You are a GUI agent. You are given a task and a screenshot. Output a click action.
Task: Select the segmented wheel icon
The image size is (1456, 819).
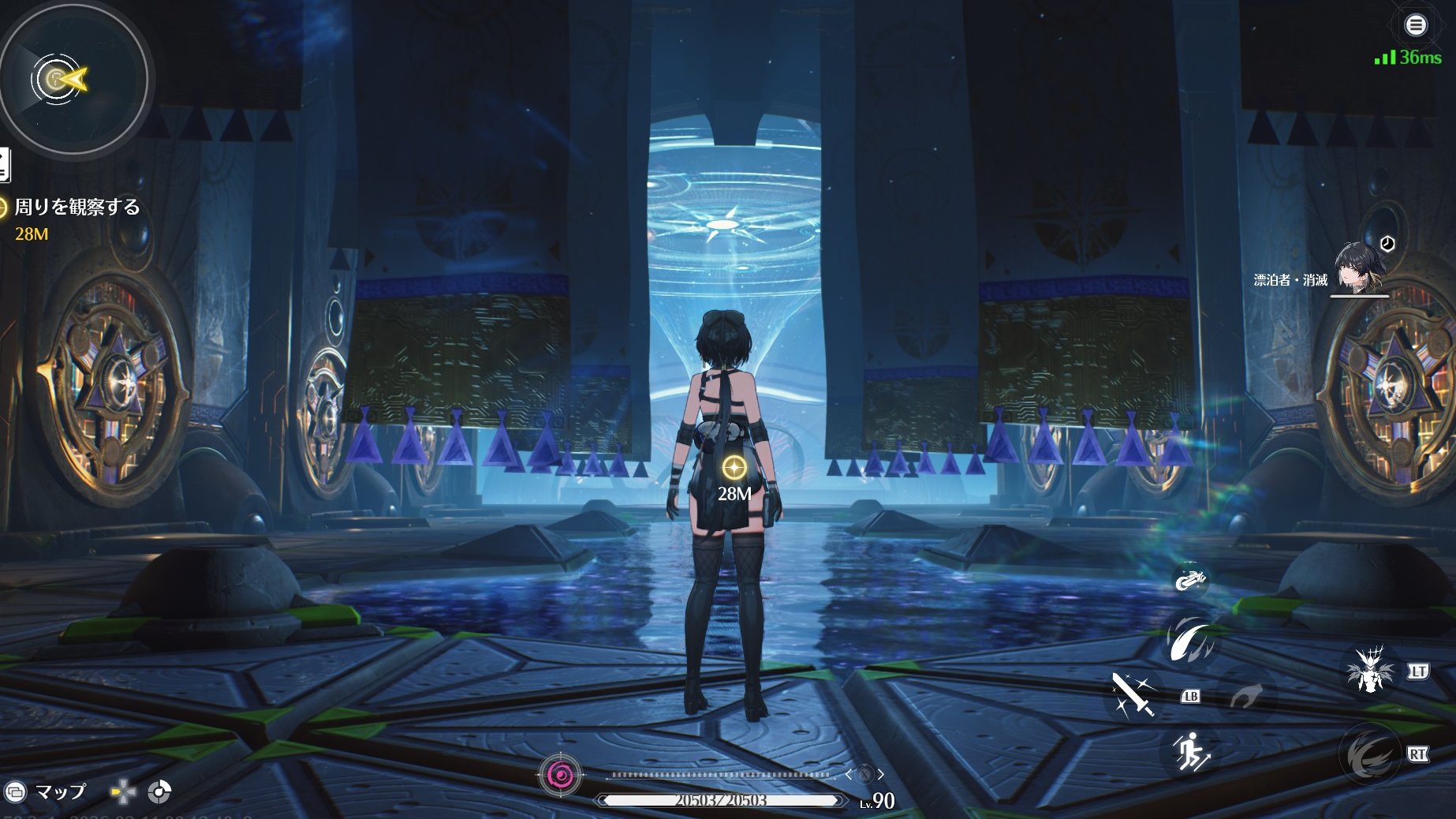[x=159, y=791]
